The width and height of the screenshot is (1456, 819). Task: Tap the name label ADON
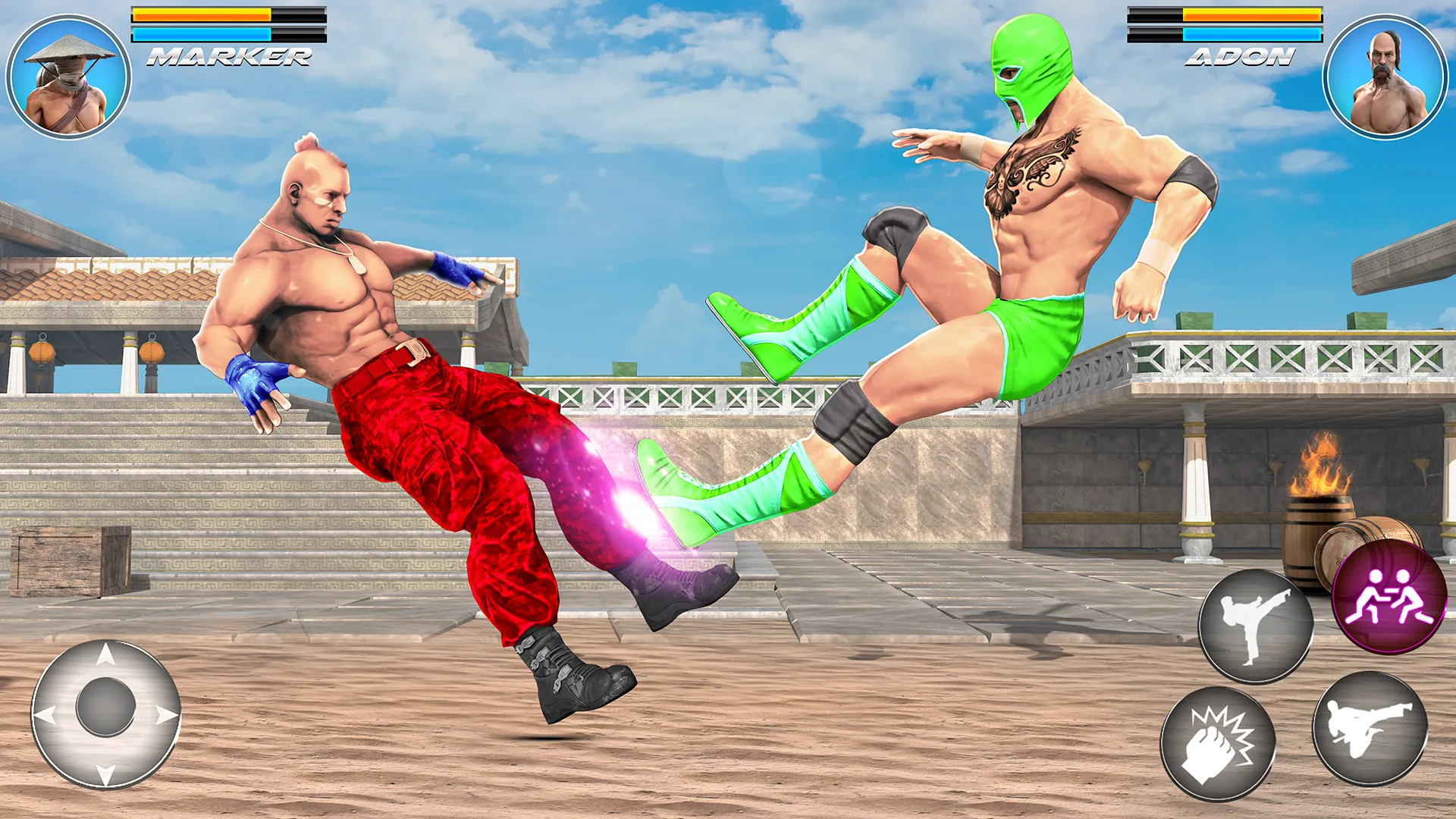[x=1240, y=55]
